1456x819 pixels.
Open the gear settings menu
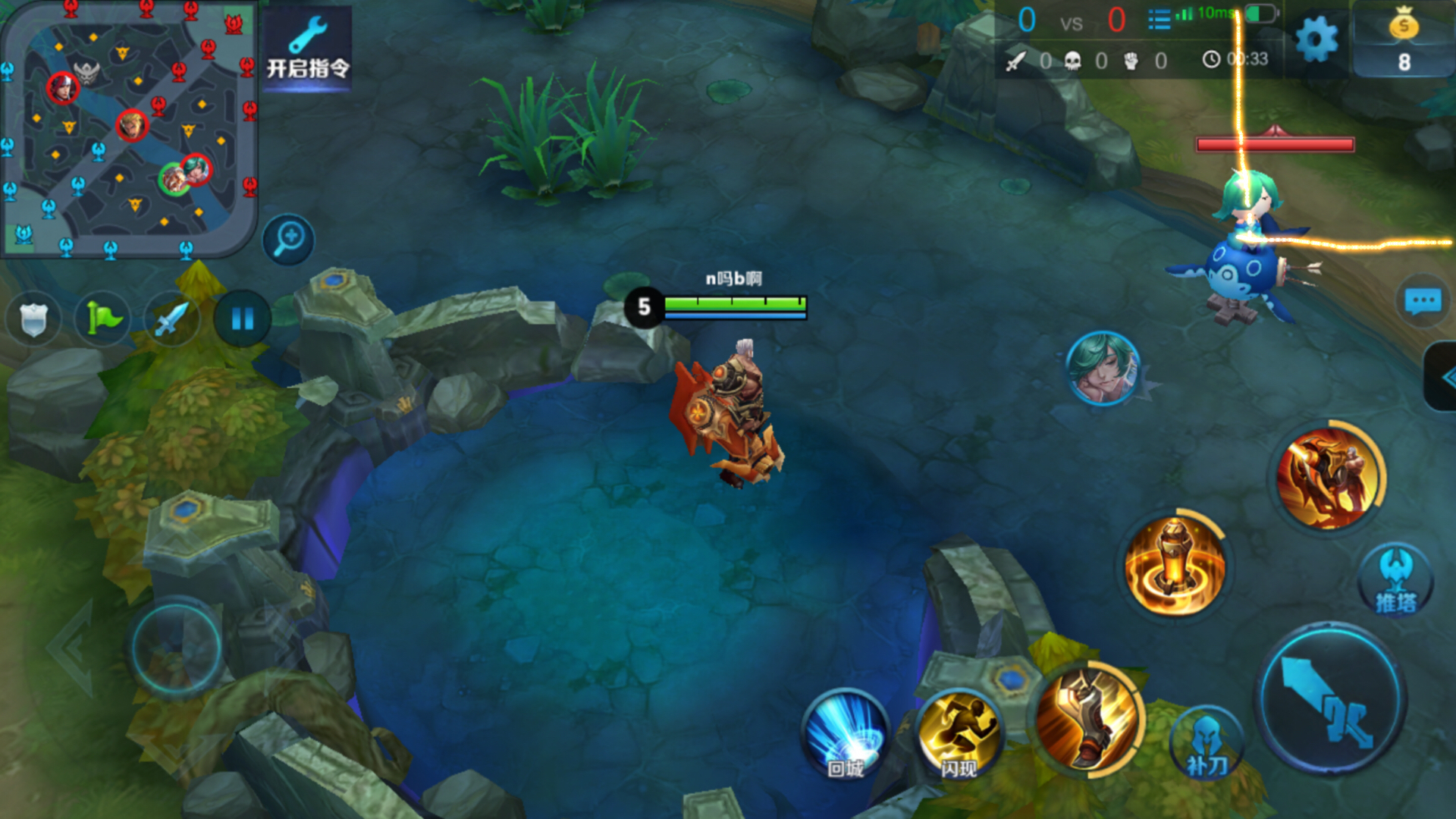pyautogui.click(x=1316, y=39)
